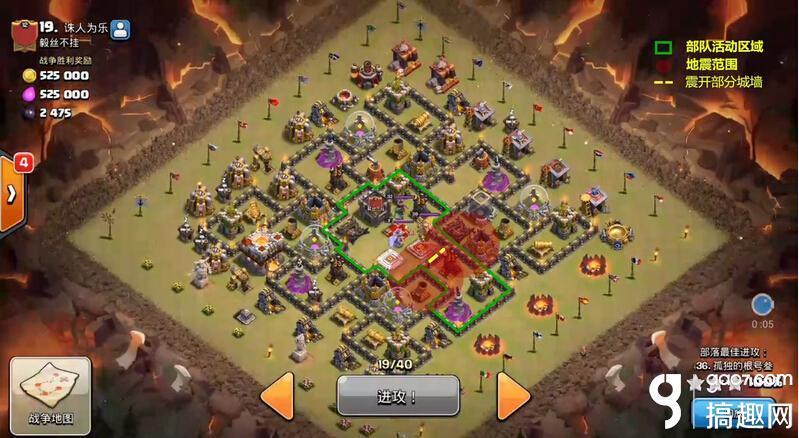
Task: Open the player profile icon beside 诛人为乐
Action: pos(120,29)
